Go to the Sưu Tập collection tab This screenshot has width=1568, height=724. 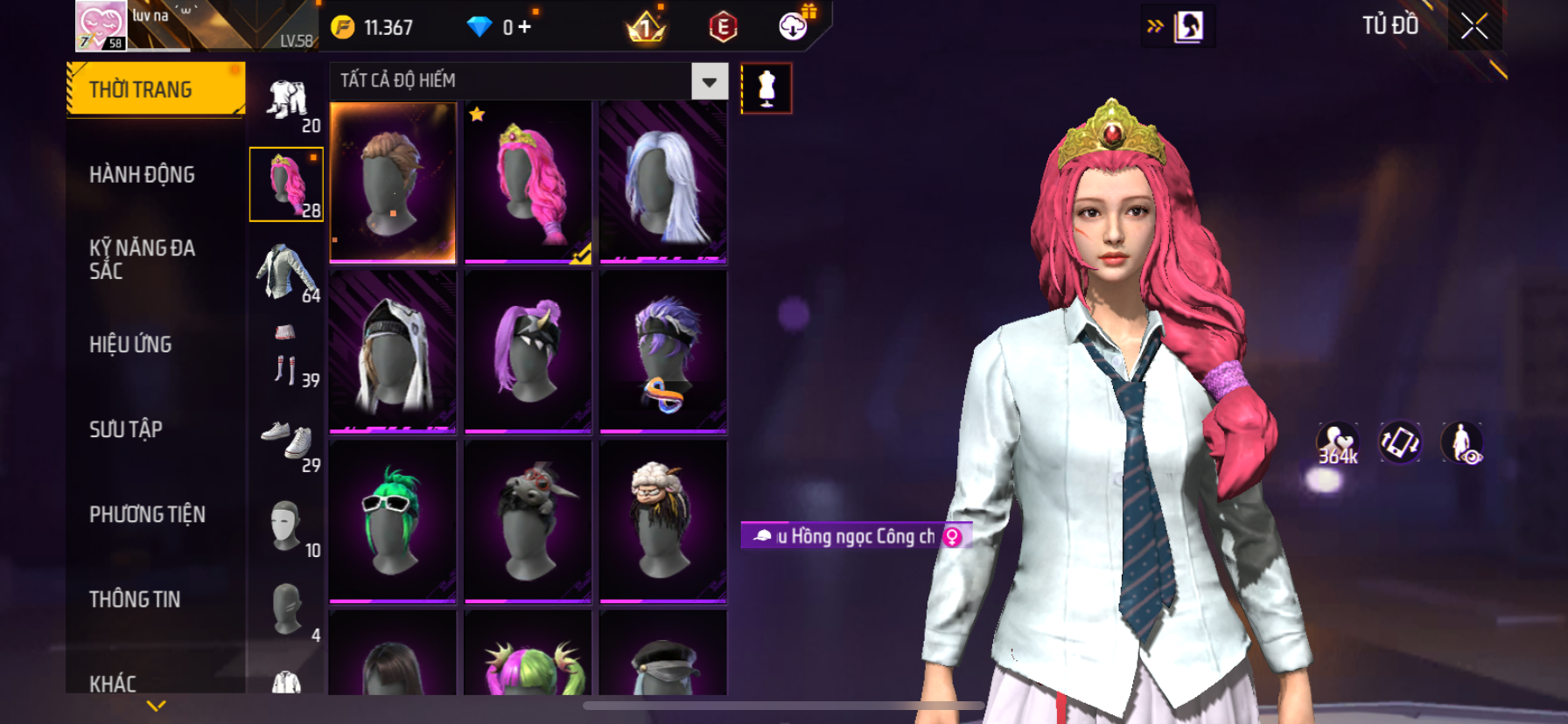tap(126, 429)
